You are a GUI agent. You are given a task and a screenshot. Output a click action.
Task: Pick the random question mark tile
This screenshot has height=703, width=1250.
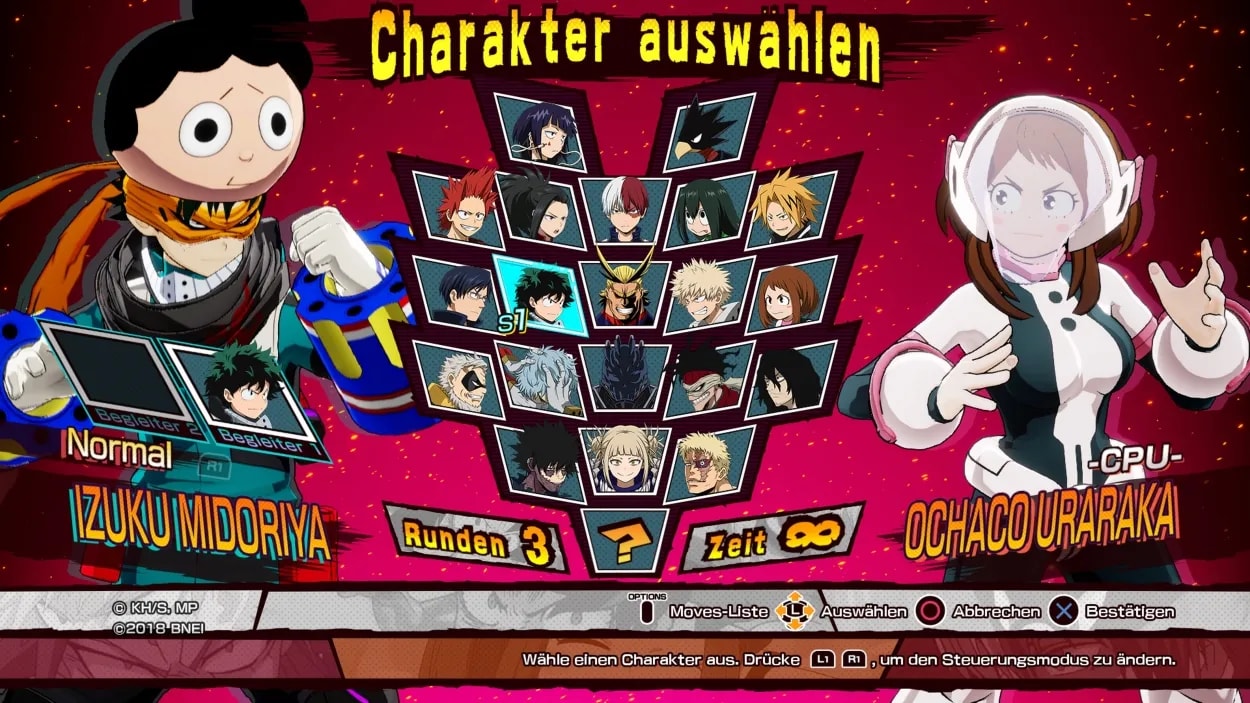[x=624, y=542]
